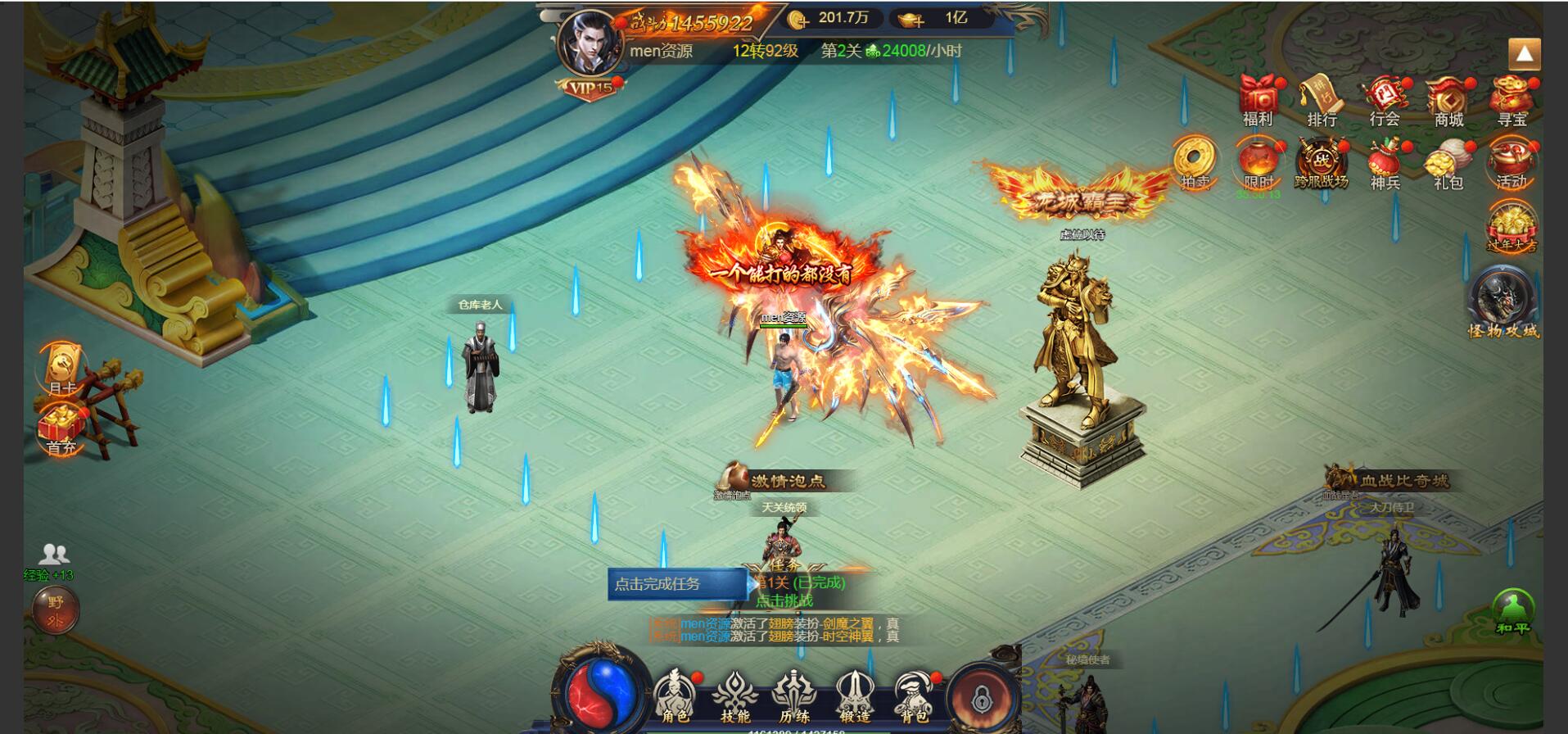The width and height of the screenshot is (1568, 734).
Task: Open the 拍卖 auction coin icon
Action: click(1195, 162)
